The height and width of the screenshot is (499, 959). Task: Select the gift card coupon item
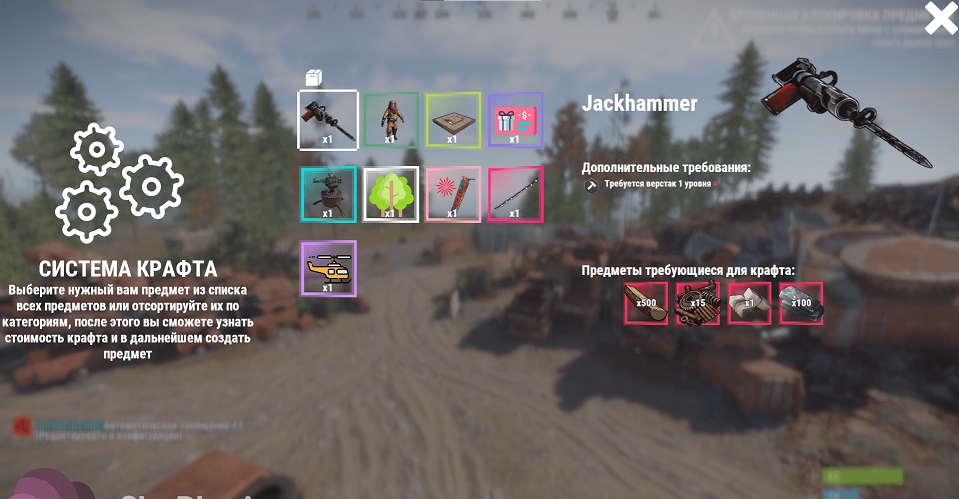click(515, 120)
